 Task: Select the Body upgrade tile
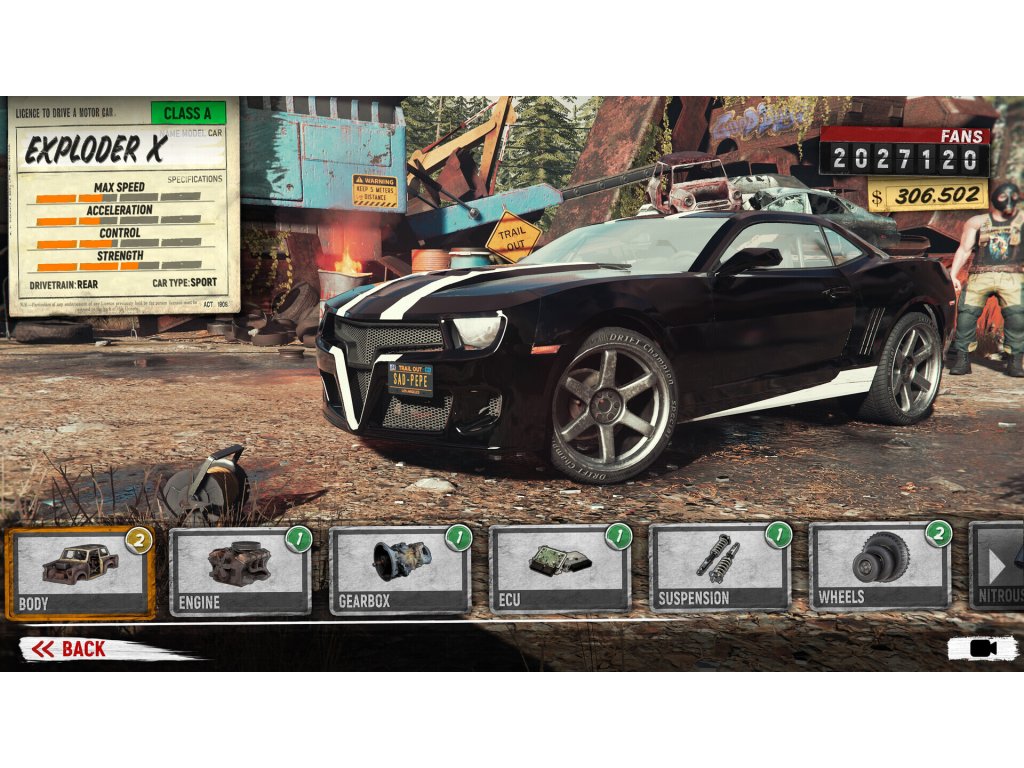coord(80,572)
